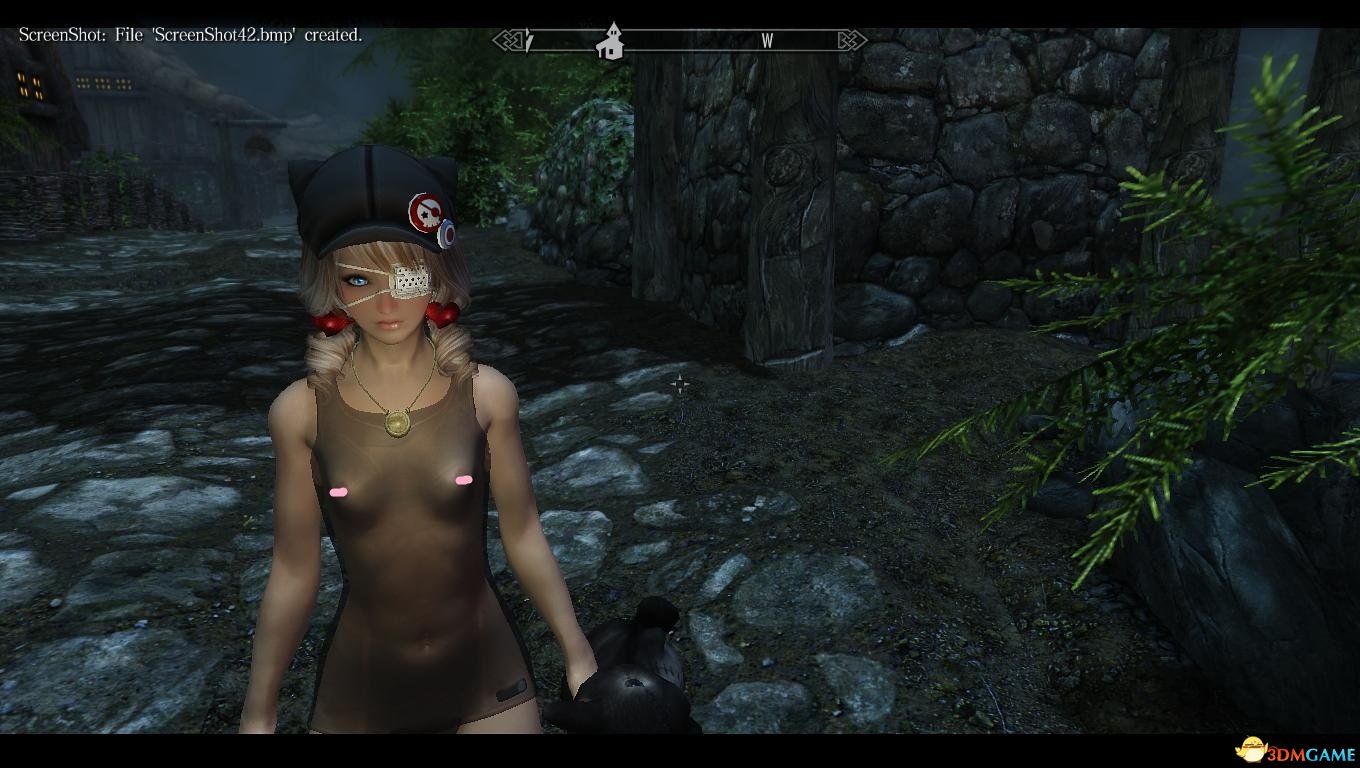1360x768 pixels.
Task: Select the compass bar's West indicator
Action: tap(767, 41)
